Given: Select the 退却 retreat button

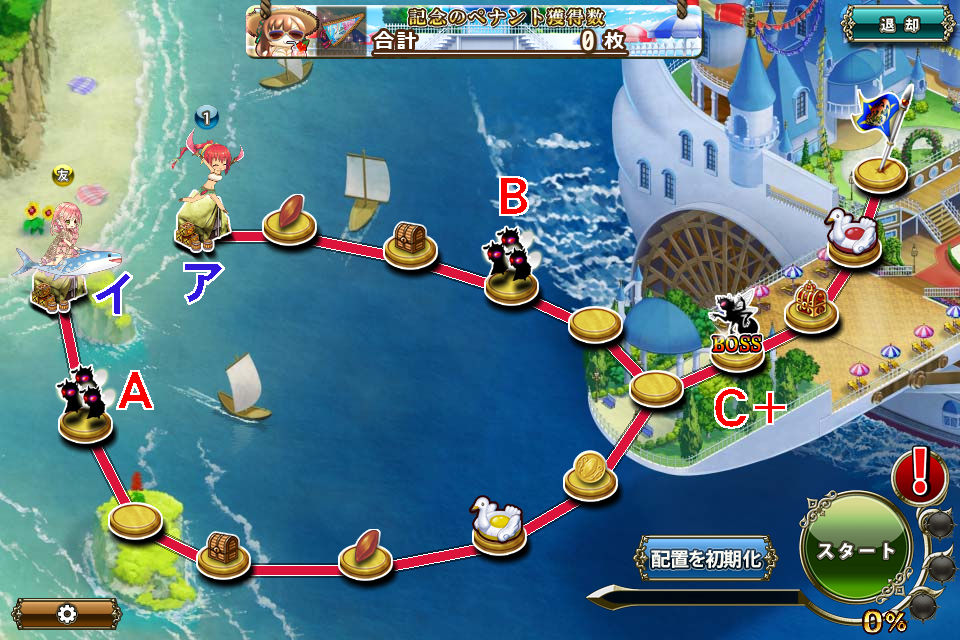Looking at the screenshot, I should (x=897, y=24).
